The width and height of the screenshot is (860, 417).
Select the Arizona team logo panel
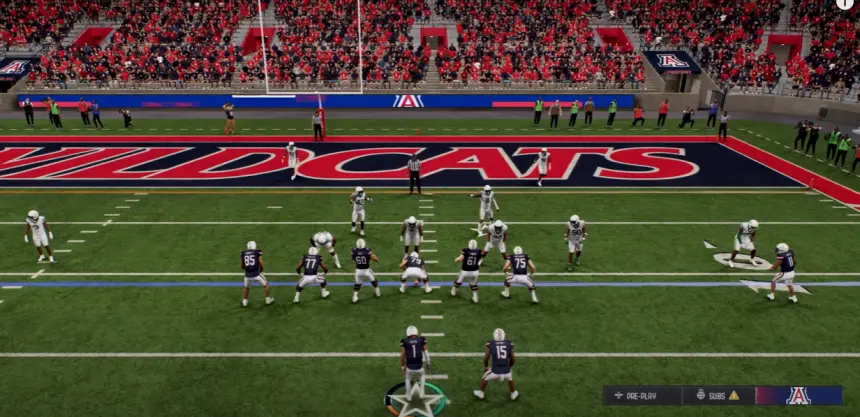(x=798, y=395)
